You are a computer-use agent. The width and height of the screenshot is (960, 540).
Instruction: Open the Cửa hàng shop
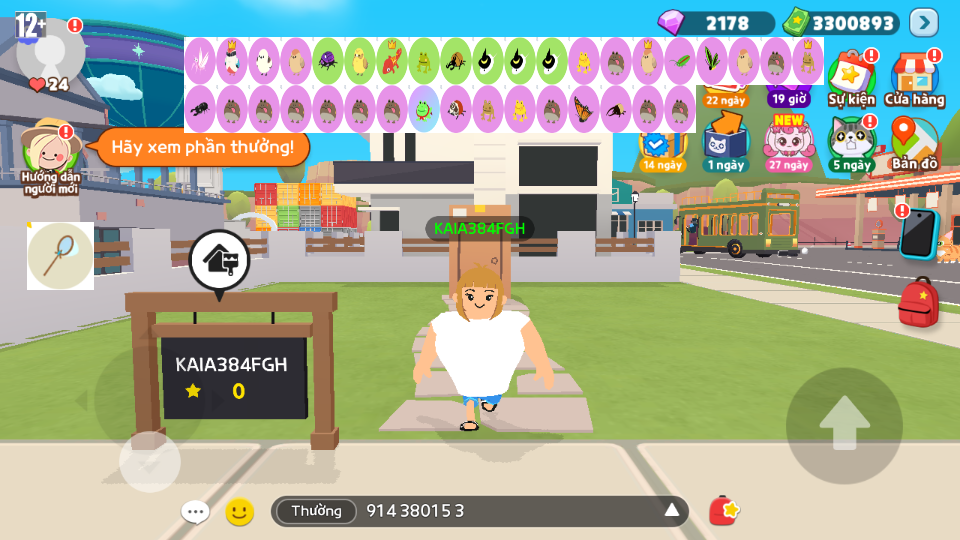pos(914,78)
